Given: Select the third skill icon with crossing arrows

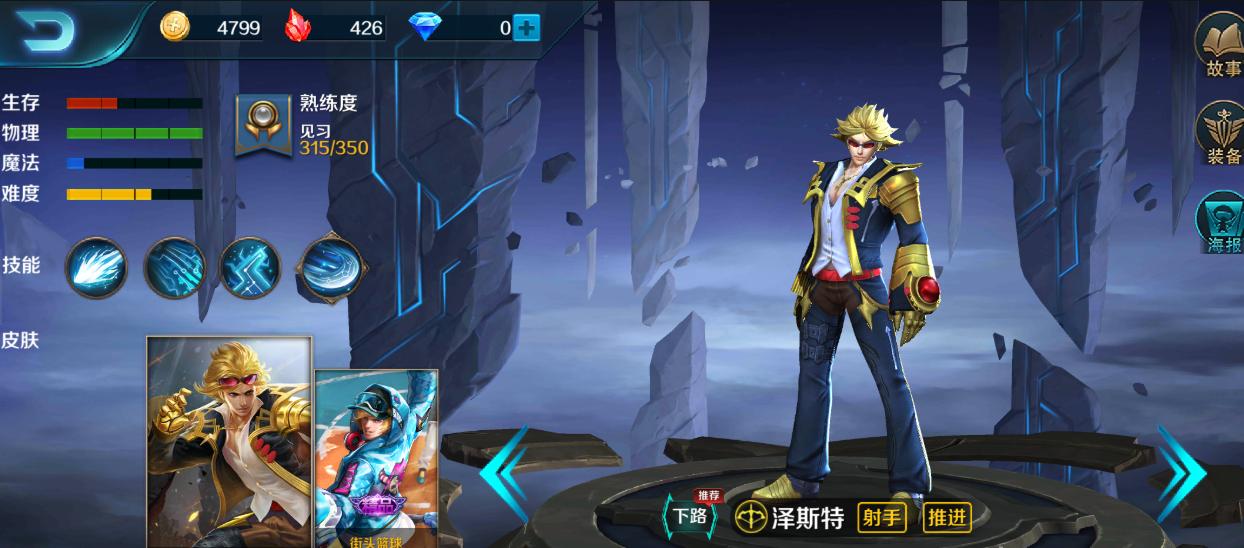Looking at the screenshot, I should 250,267.
